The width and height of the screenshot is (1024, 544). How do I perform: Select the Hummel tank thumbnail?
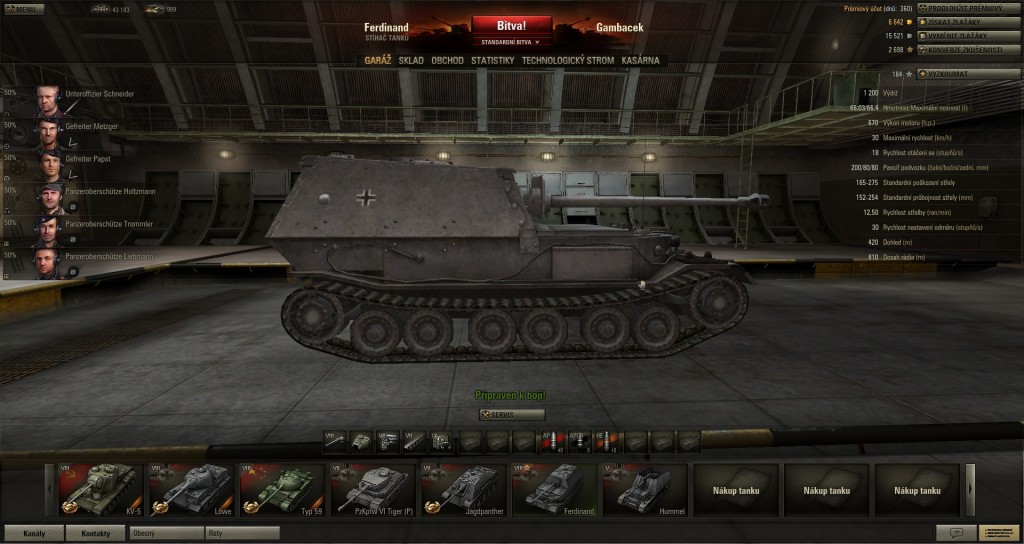pos(645,490)
